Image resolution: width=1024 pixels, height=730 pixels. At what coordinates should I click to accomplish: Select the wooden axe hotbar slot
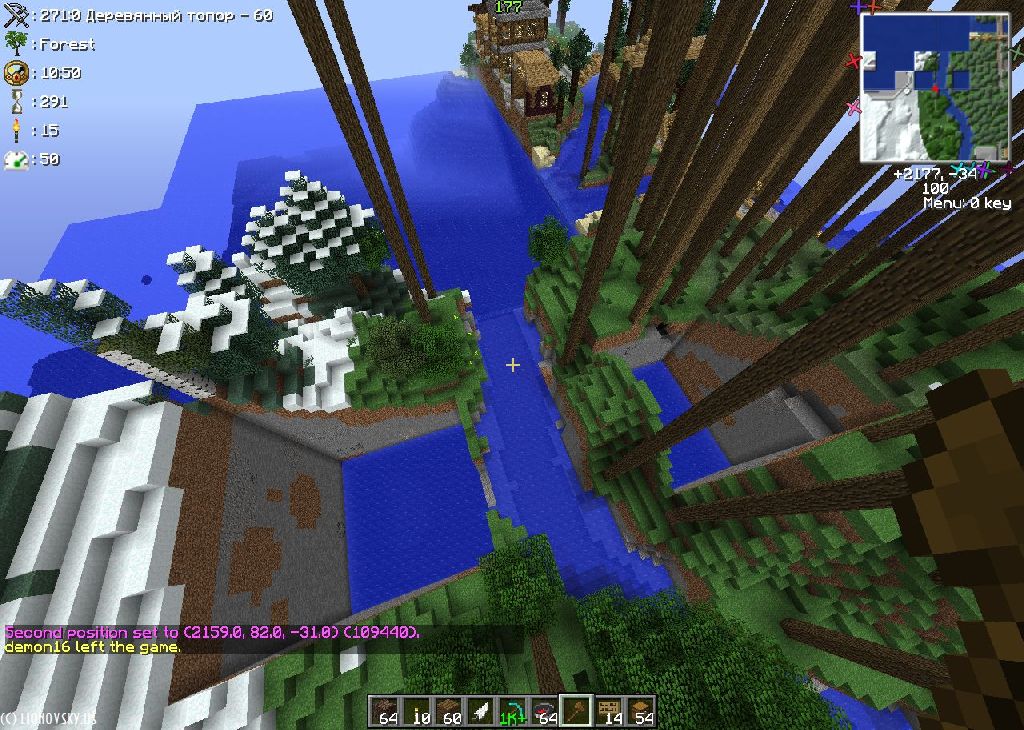click(x=576, y=710)
